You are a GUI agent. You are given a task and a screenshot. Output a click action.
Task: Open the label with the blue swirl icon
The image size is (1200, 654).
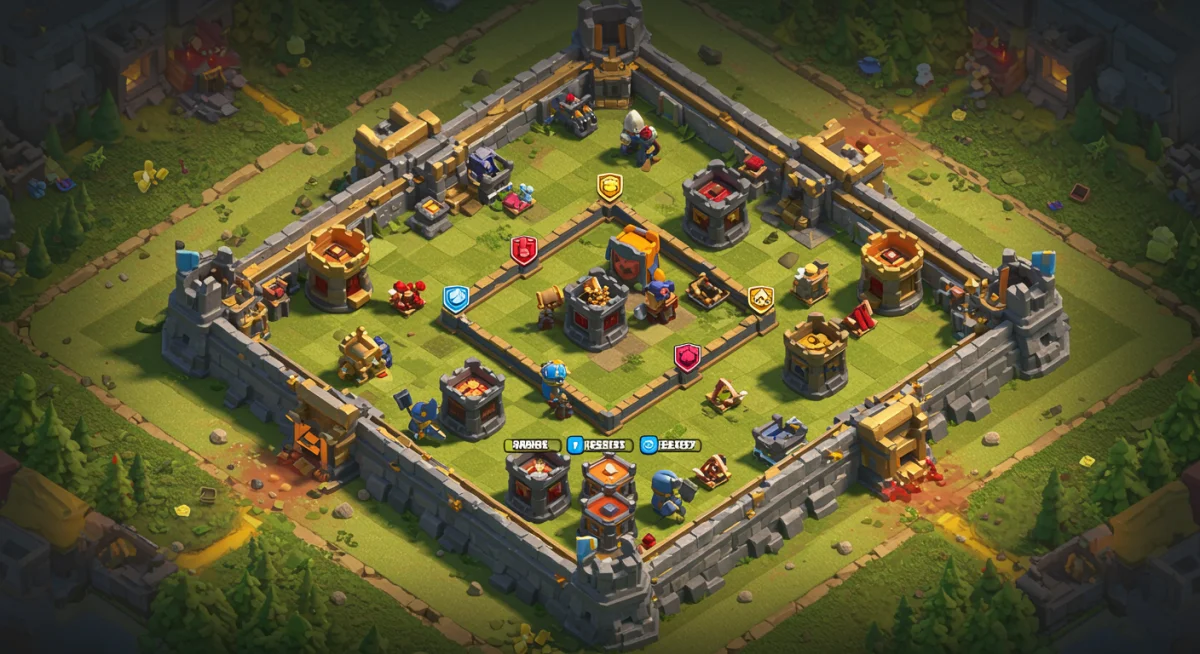(x=670, y=445)
